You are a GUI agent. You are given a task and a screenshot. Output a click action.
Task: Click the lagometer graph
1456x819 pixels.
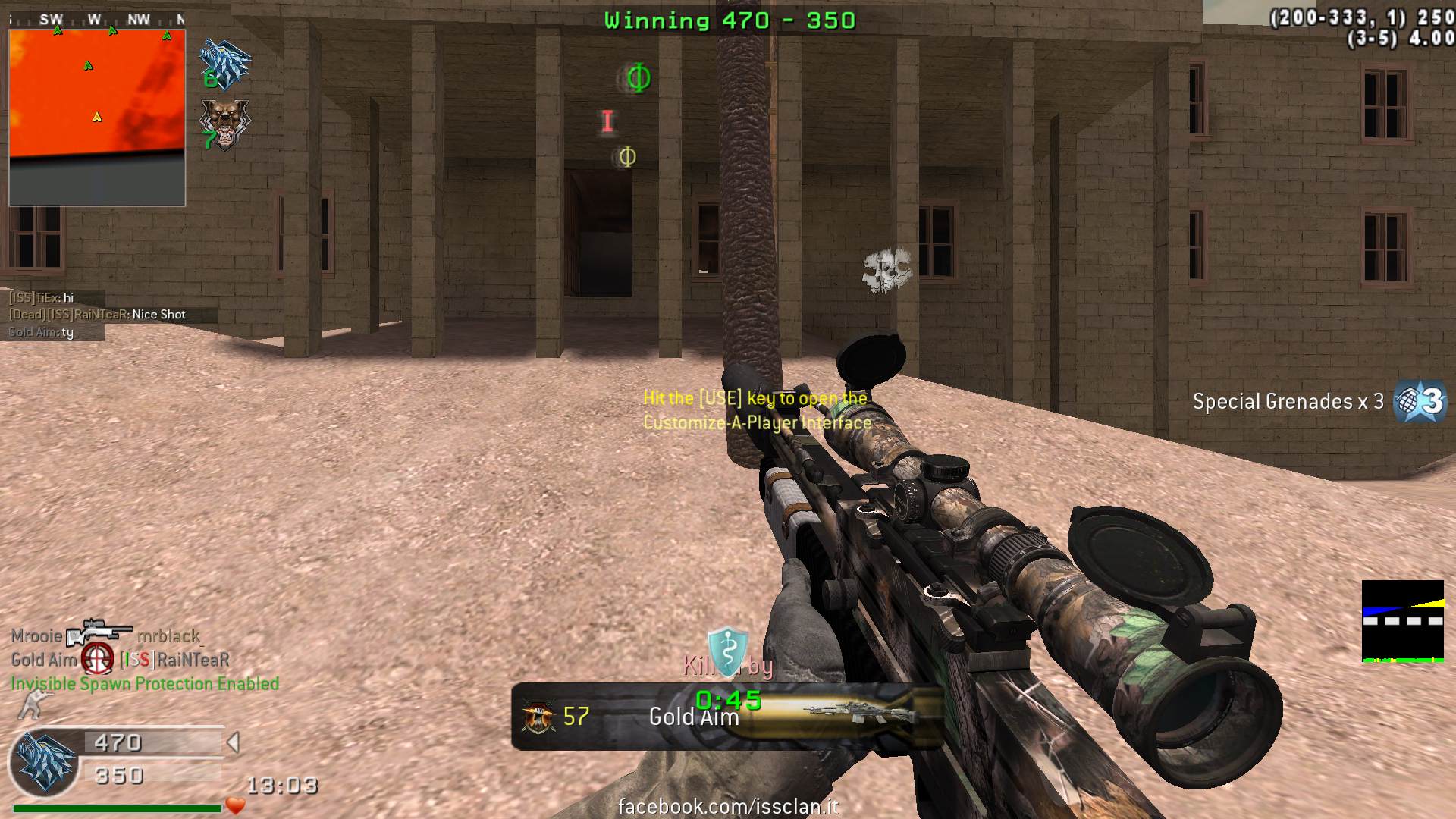tap(1402, 621)
